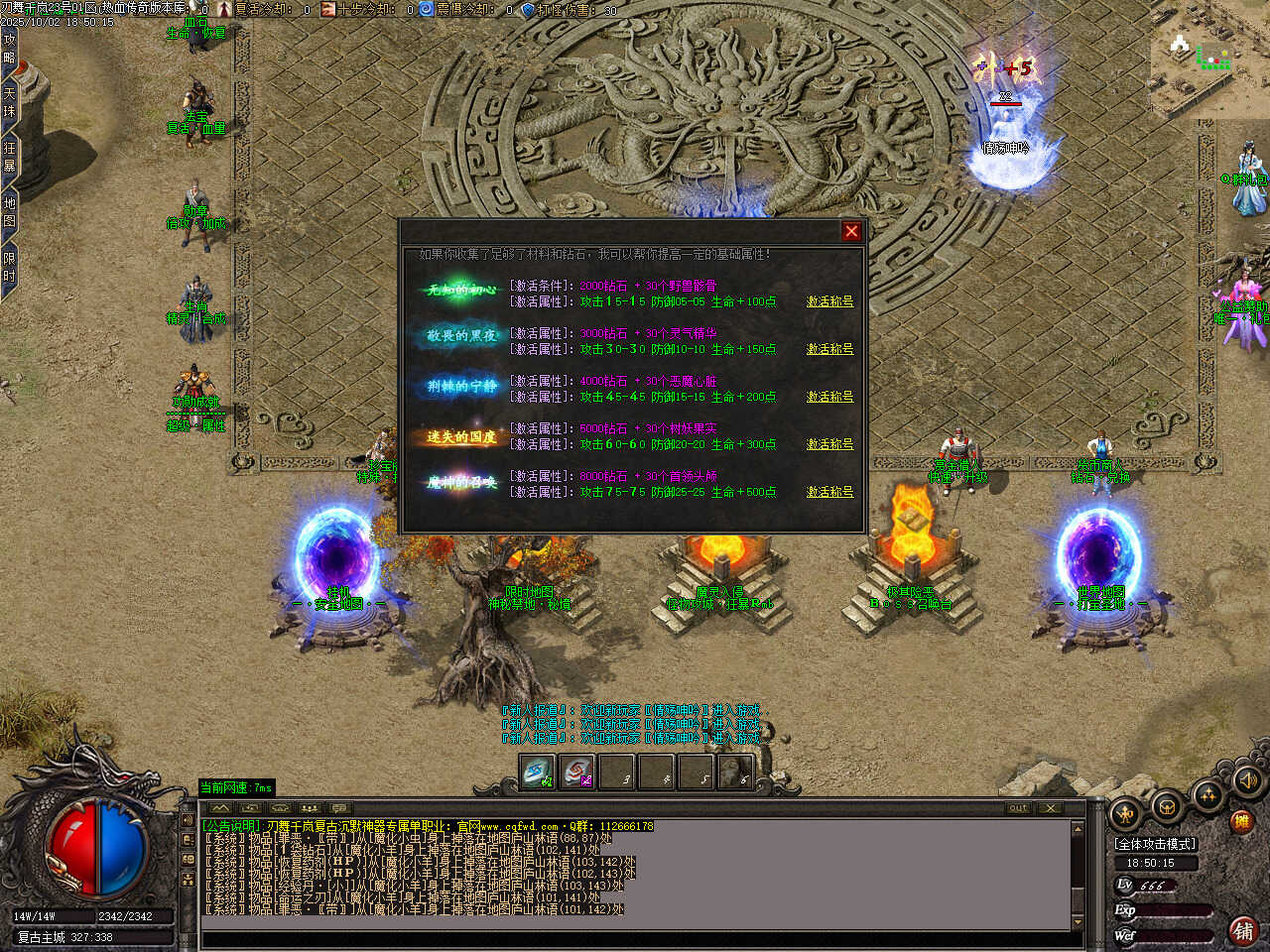Viewport: 1270px width, 952px height.
Task: Click the chat panel's out button
Action: [x=1018, y=808]
